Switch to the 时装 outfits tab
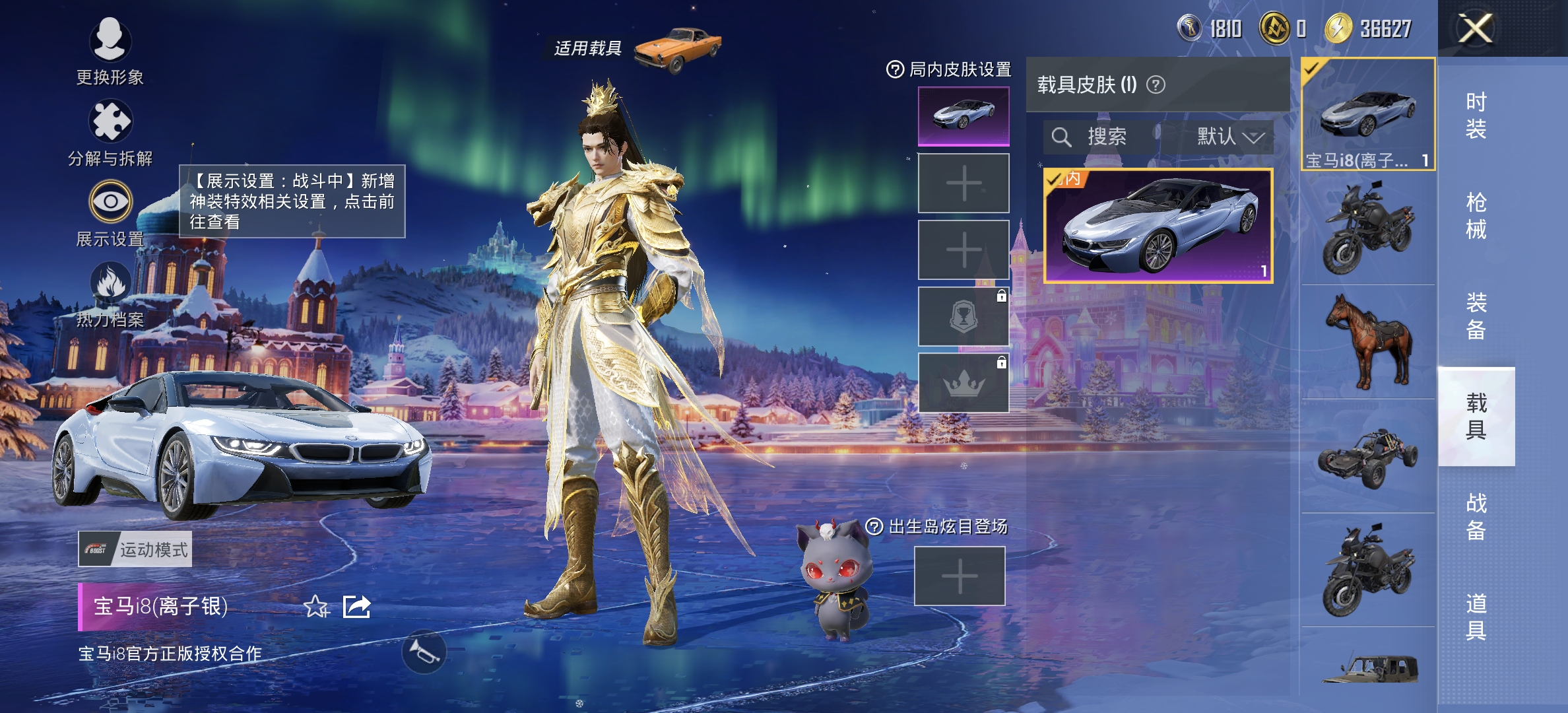Image resolution: width=1568 pixels, height=713 pixels. [x=1476, y=116]
